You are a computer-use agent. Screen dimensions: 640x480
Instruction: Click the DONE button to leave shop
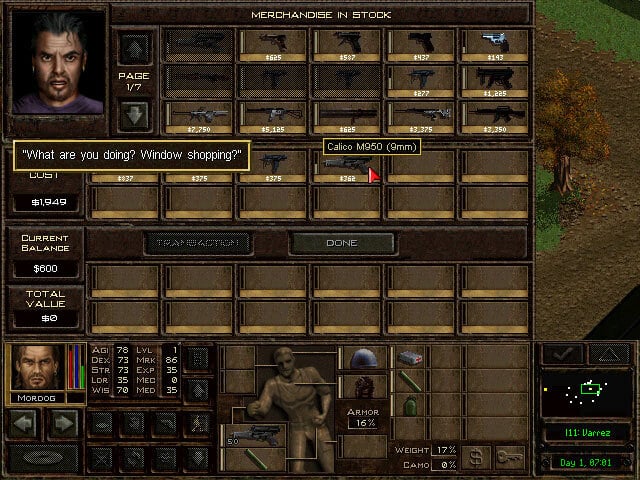[341, 242]
